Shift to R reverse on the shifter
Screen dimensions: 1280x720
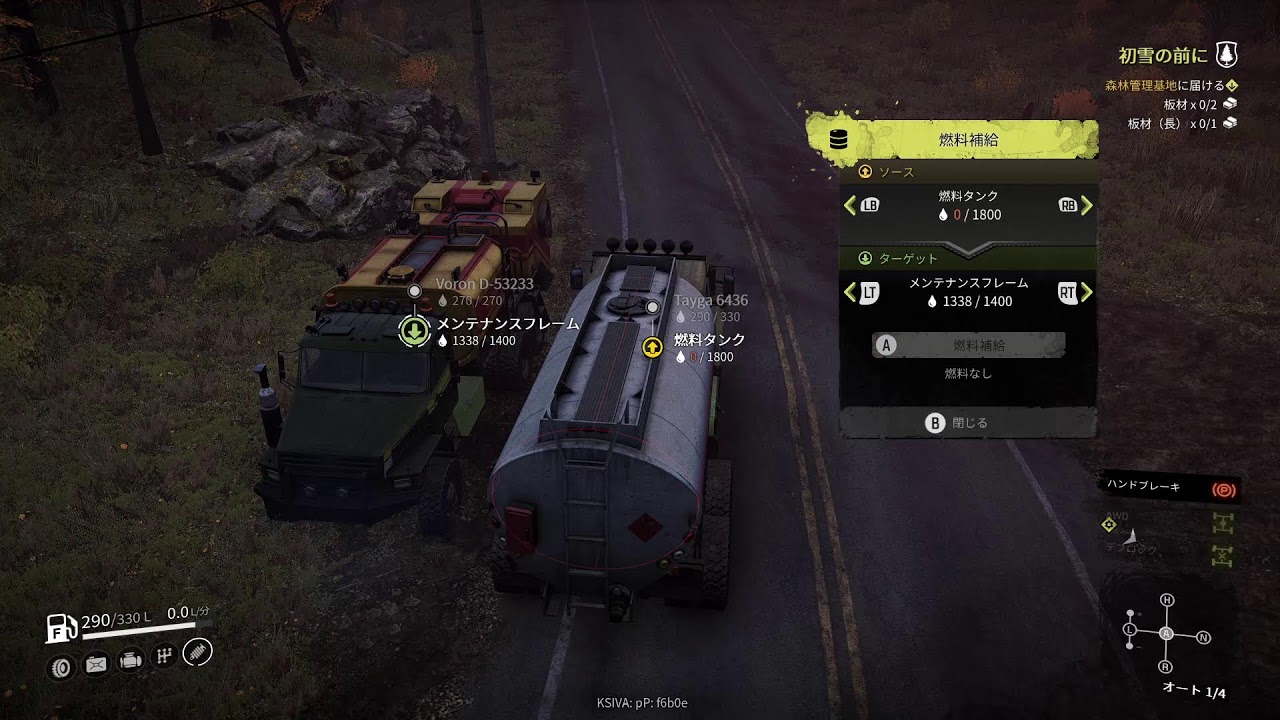(1165, 667)
